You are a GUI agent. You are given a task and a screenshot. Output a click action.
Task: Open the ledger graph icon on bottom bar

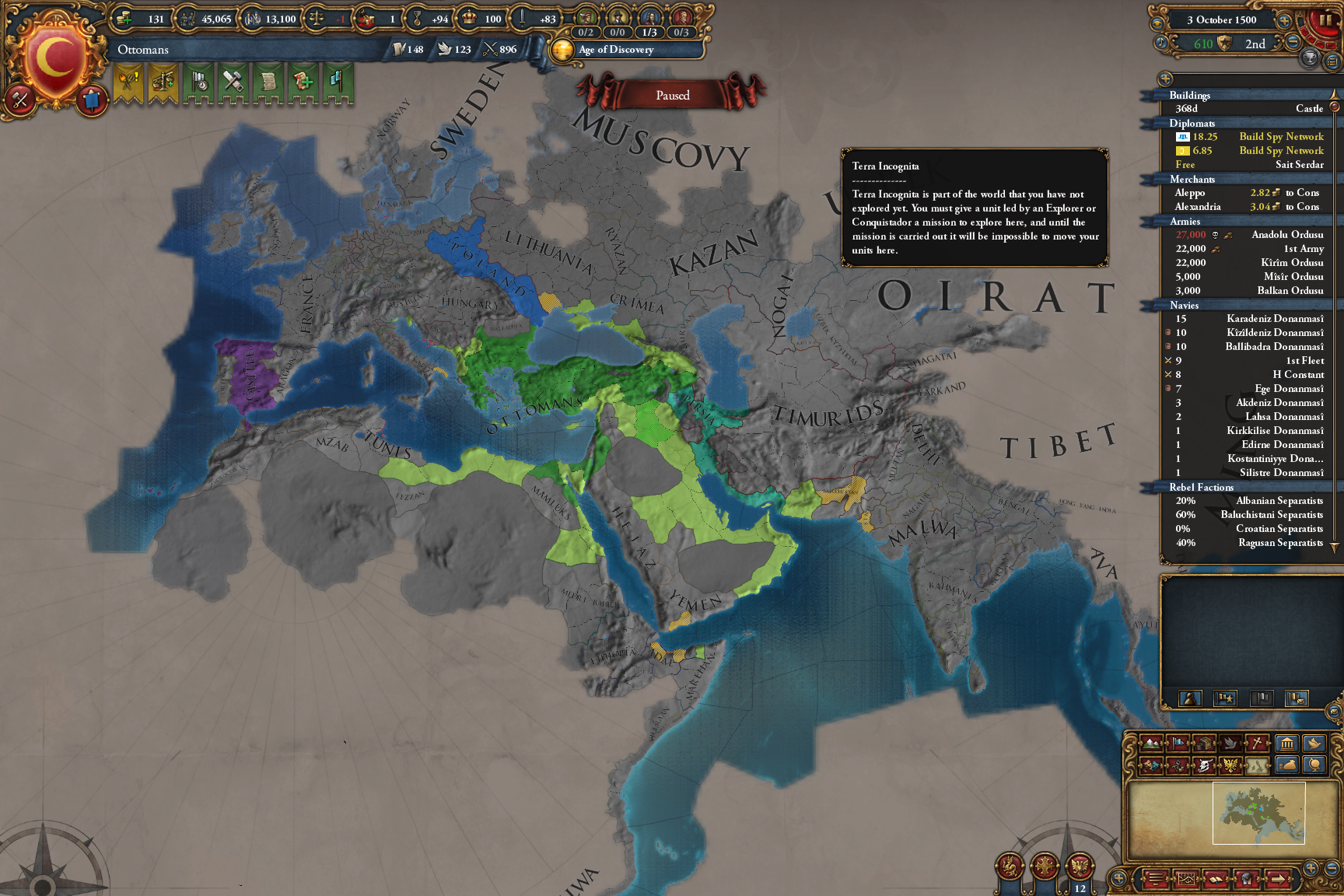click(1188, 880)
